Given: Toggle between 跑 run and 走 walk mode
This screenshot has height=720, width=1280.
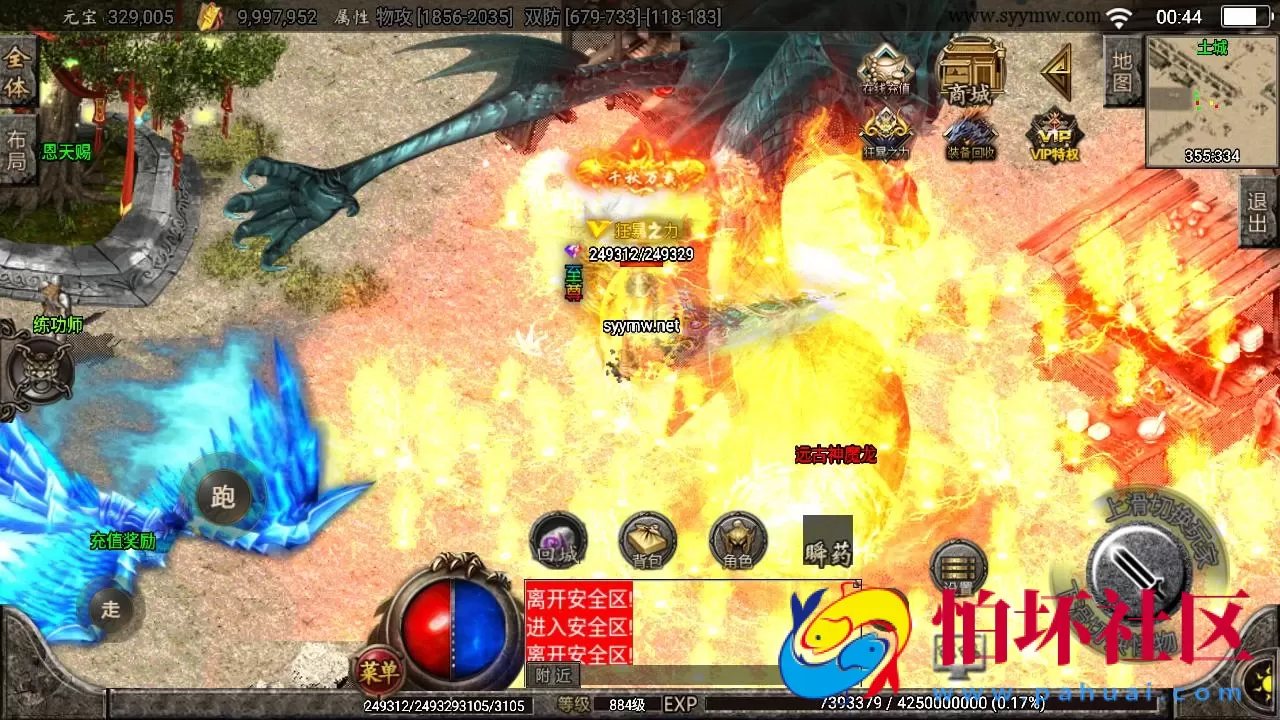Looking at the screenshot, I should coord(221,497).
